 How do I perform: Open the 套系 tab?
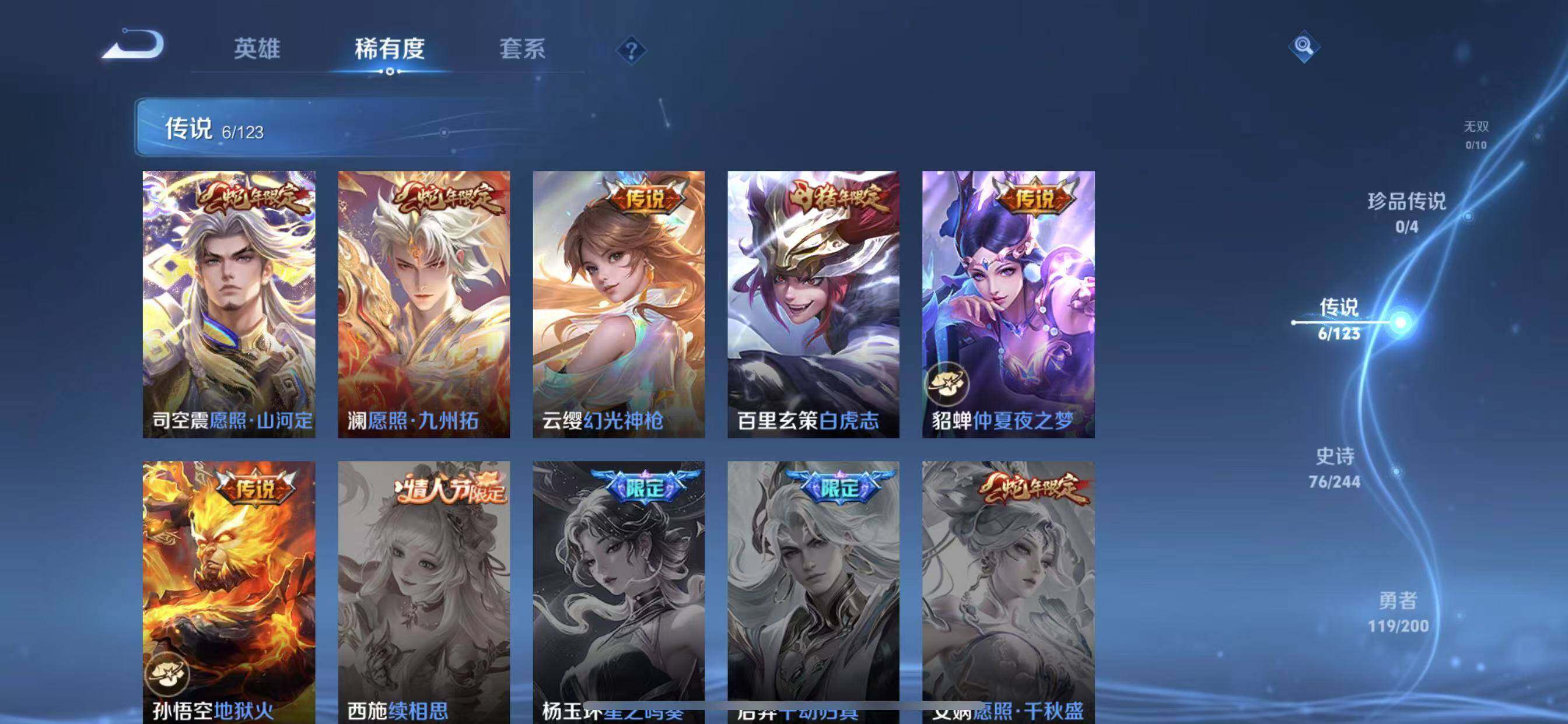pos(521,48)
